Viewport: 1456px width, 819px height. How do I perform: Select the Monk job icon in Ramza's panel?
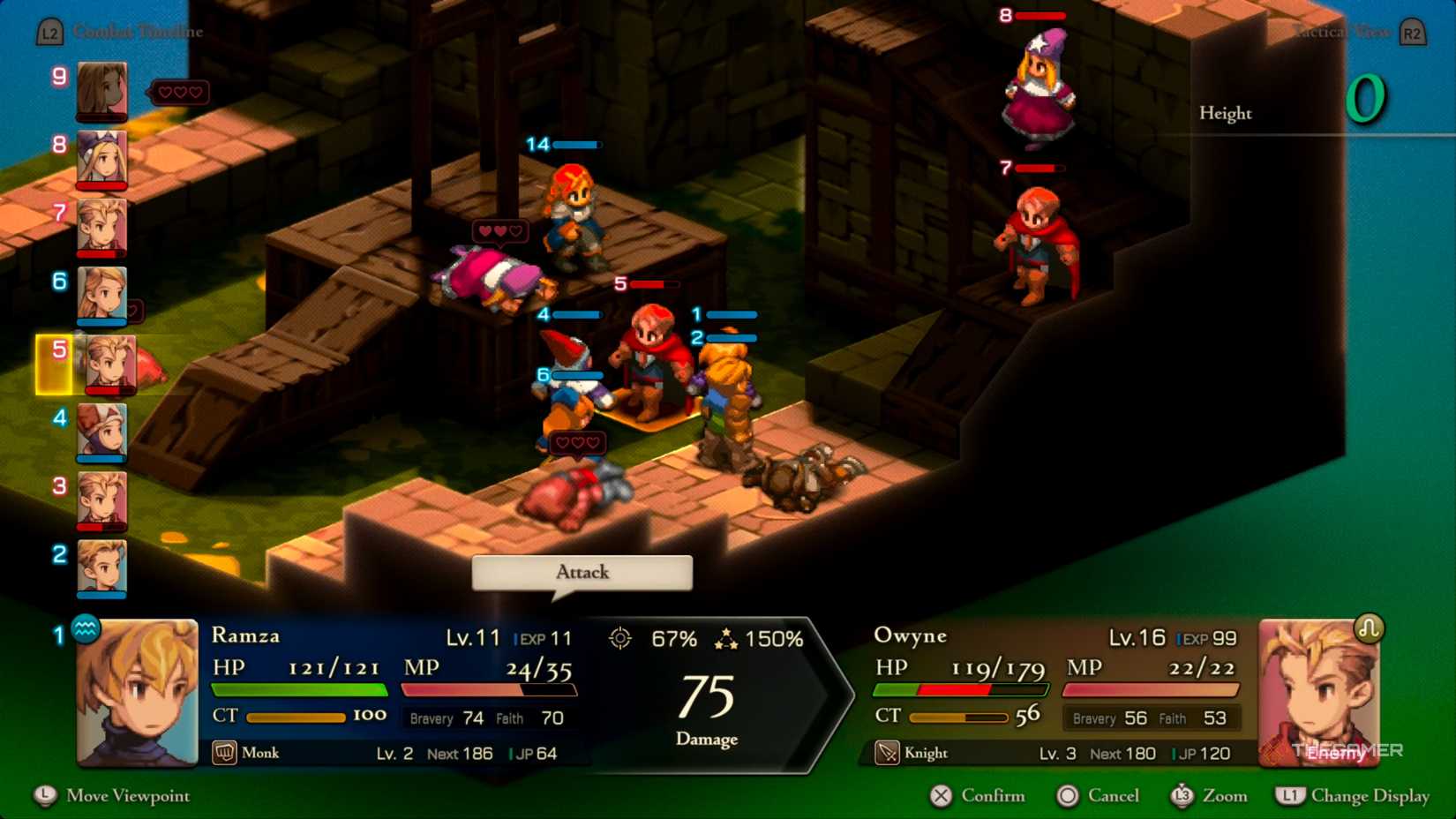(x=224, y=753)
